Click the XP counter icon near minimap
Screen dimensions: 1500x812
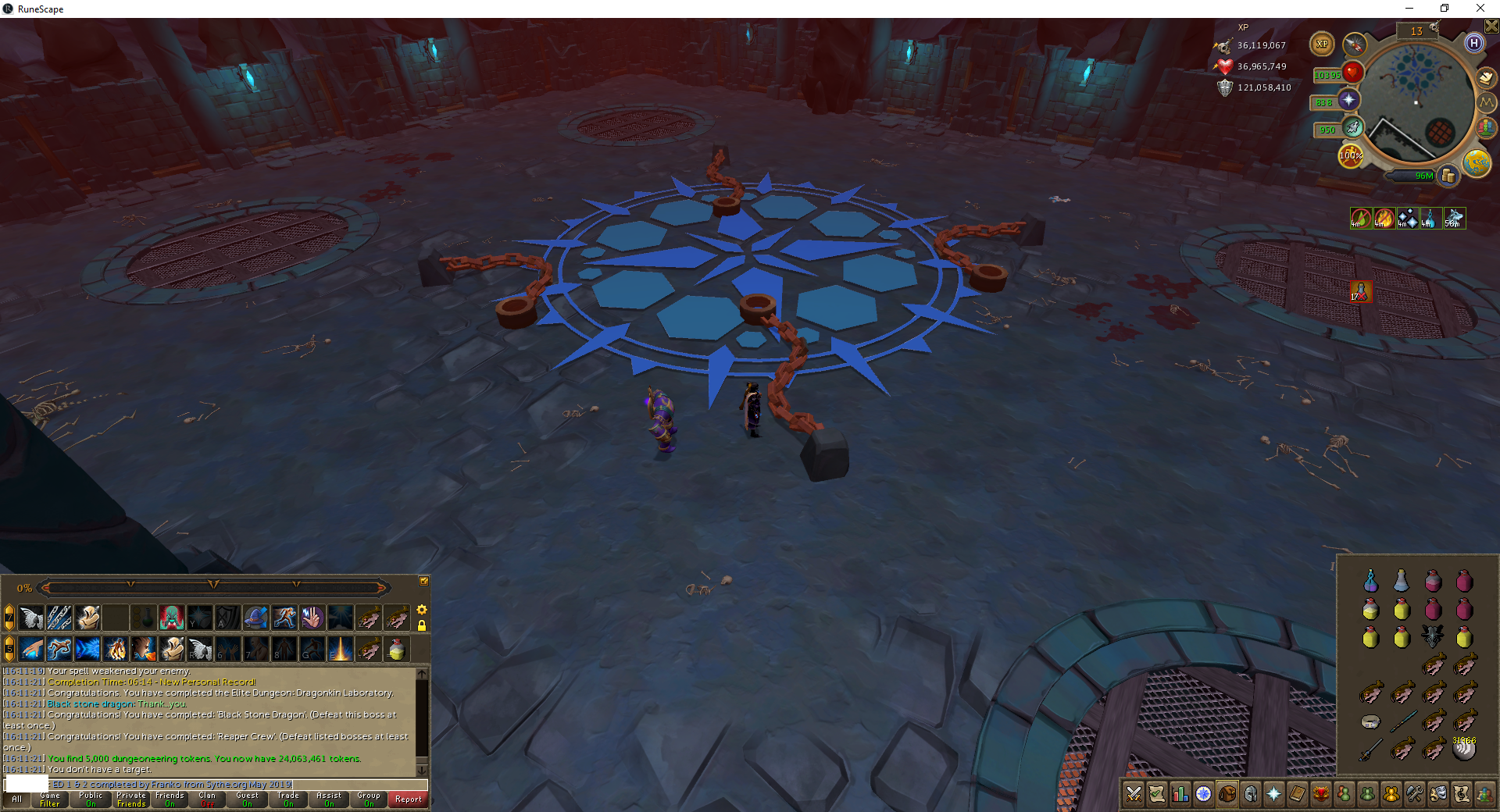(1323, 45)
